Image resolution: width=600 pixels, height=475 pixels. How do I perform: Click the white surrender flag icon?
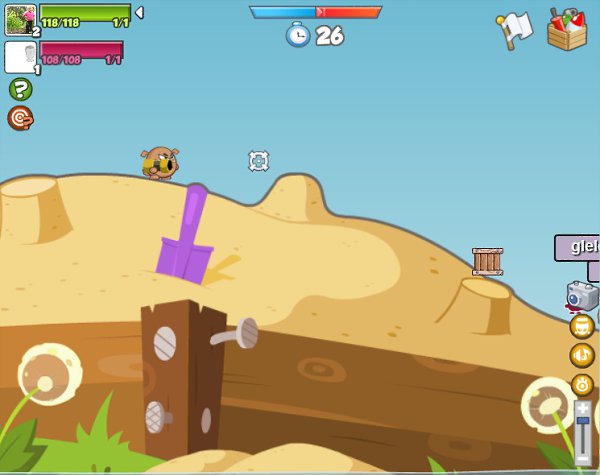tap(514, 29)
